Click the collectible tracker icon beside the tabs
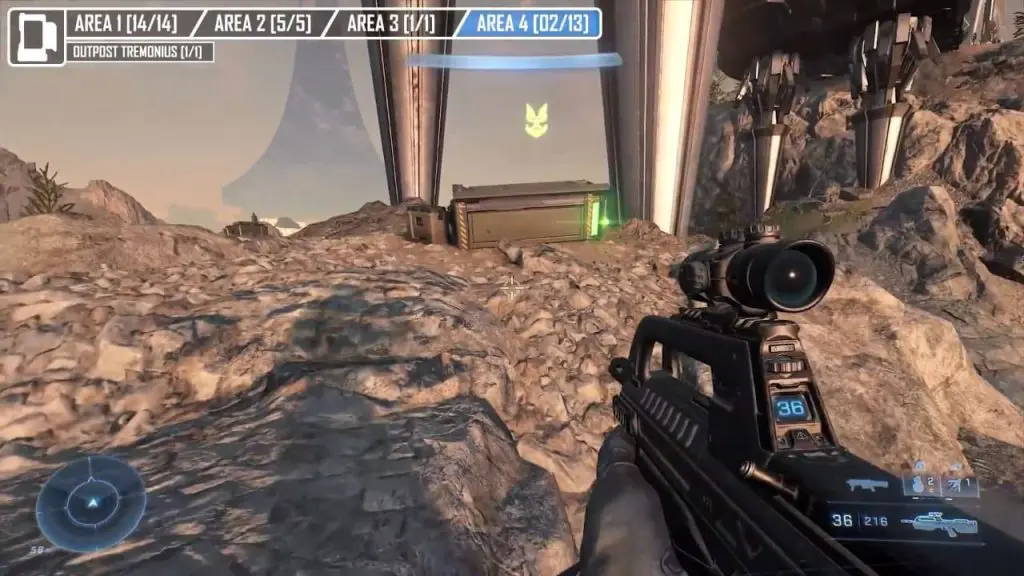Screen dimensions: 1024x576 coord(36,37)
